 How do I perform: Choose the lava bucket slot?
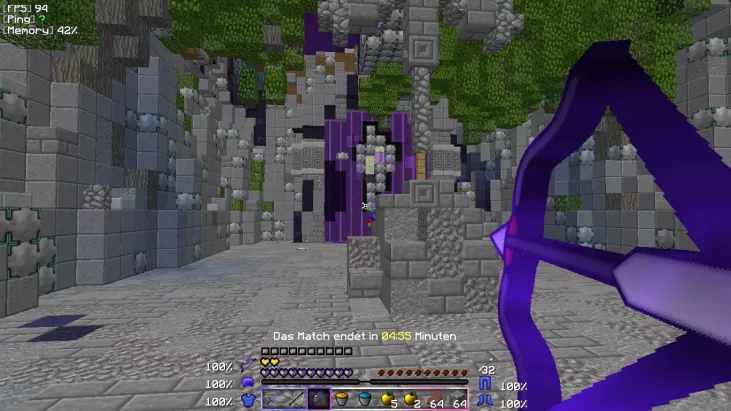[342, 399]
